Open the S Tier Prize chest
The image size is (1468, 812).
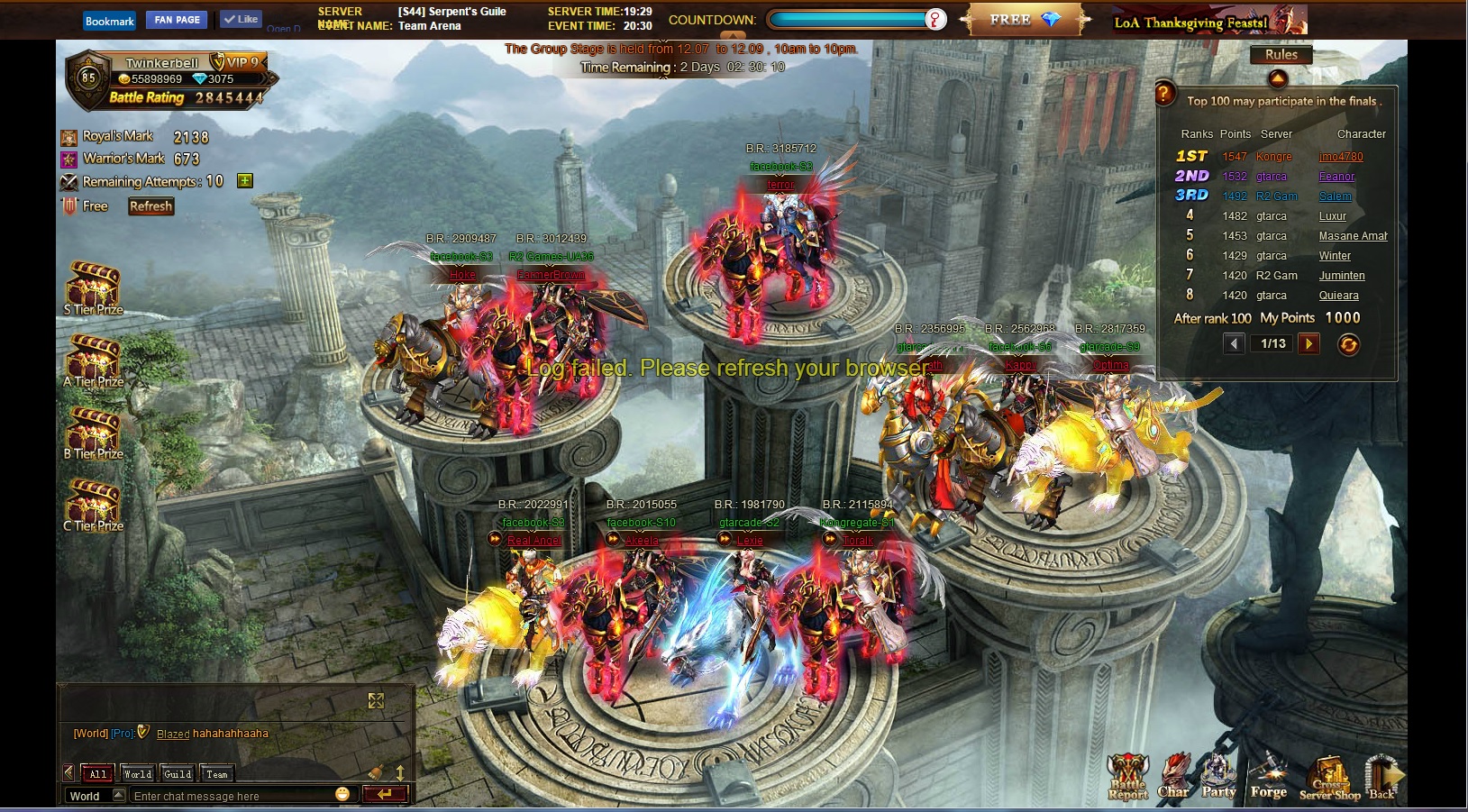point(93,287)
